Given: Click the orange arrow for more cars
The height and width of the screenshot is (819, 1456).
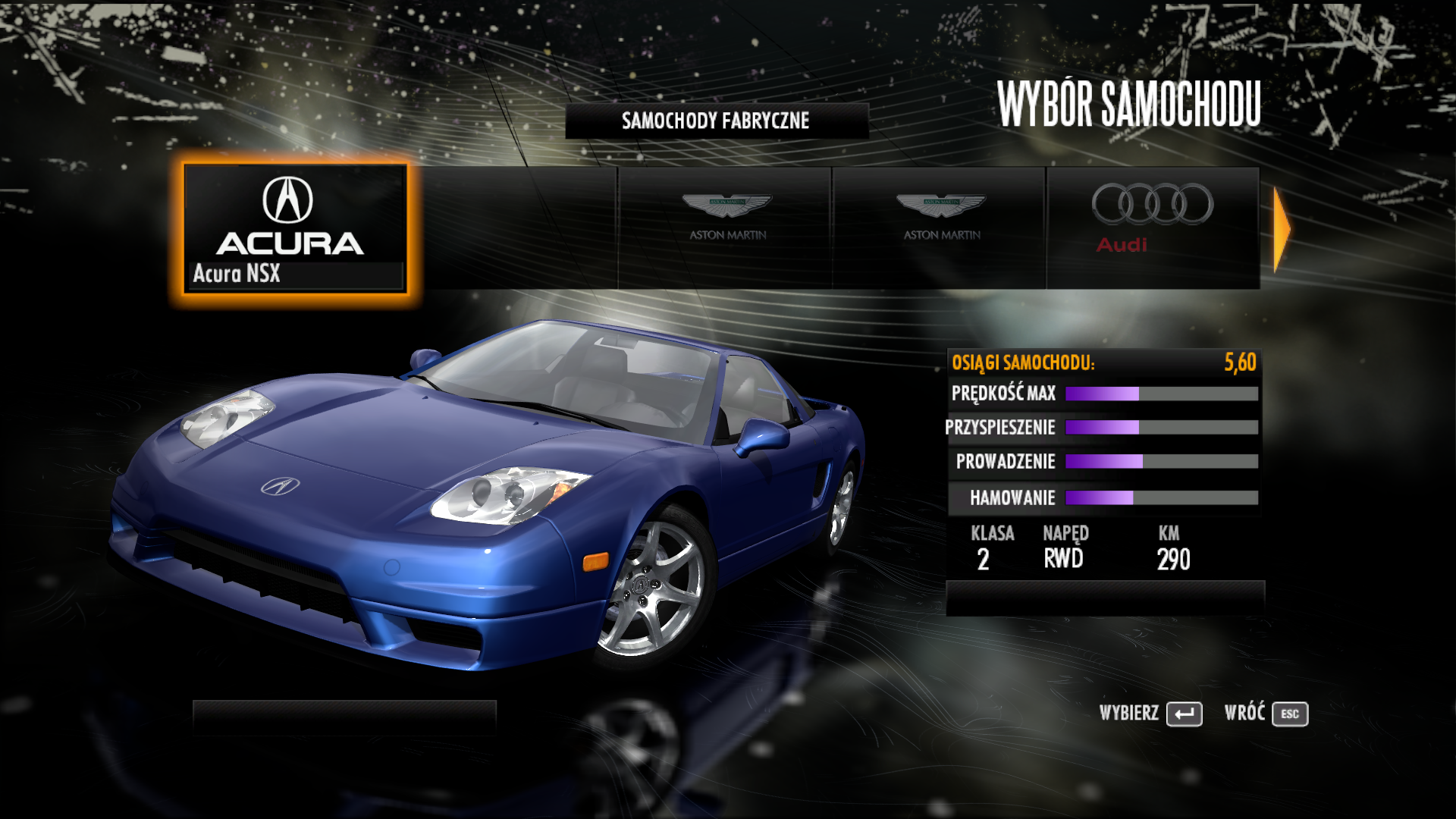Looking at the screenshot, I should click(1281, 228).
